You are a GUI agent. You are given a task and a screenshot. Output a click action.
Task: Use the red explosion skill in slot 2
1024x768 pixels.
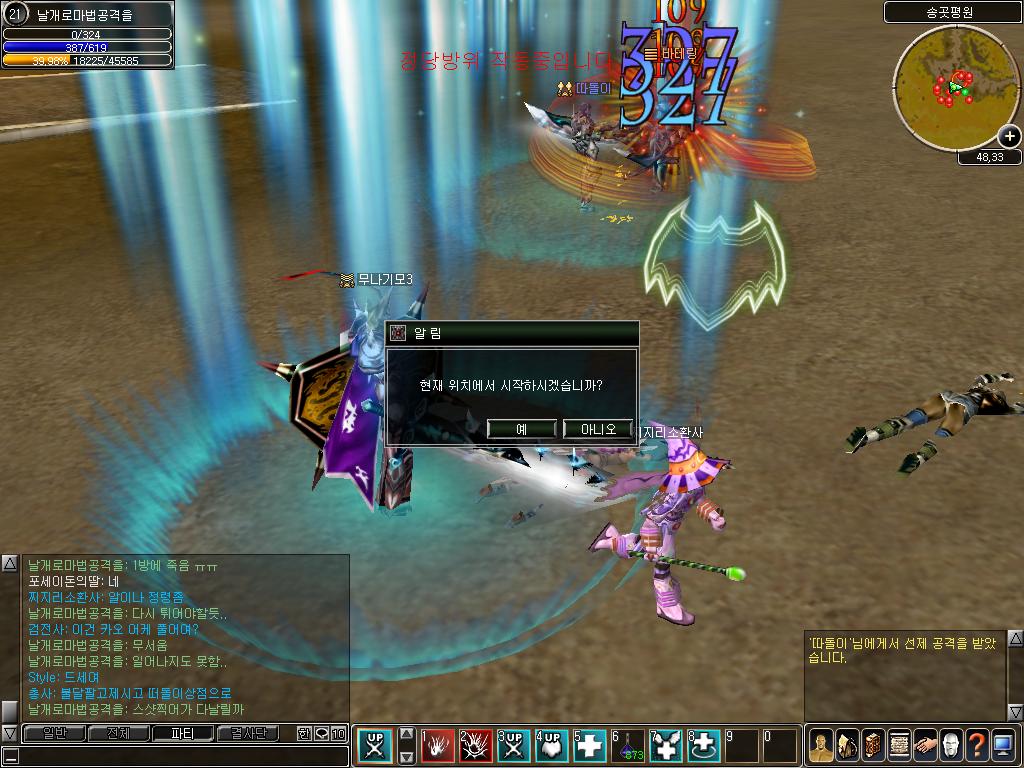(x=476, y=746)
